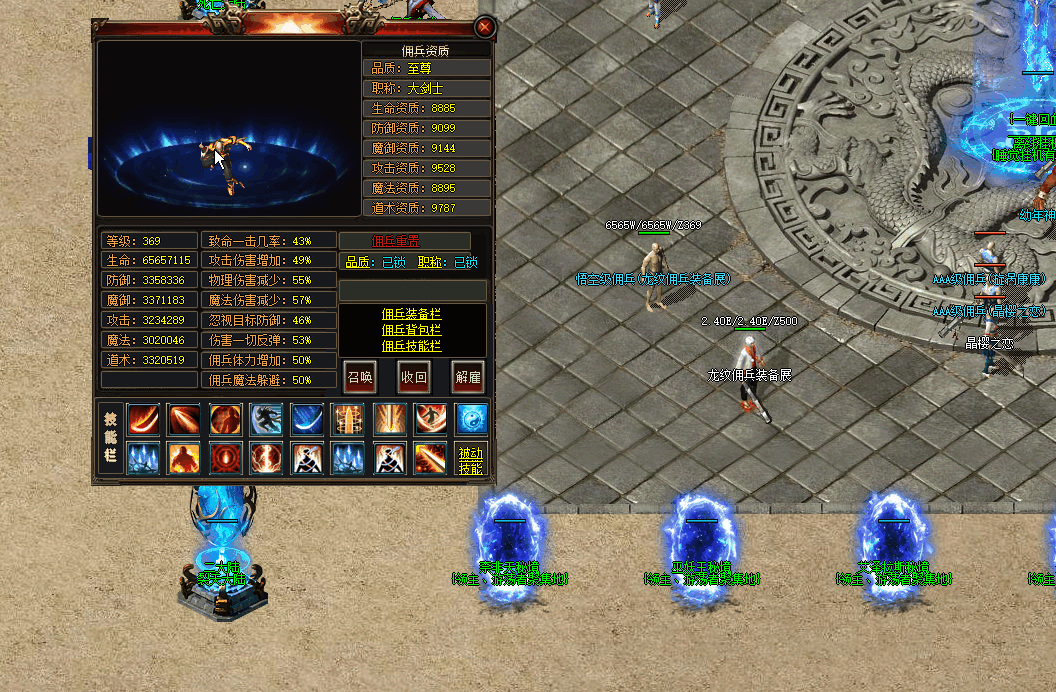Open the 佣兵背包栏 backpack link
This screenshot has height=692, width=1056.
click(x=411, y=330)
